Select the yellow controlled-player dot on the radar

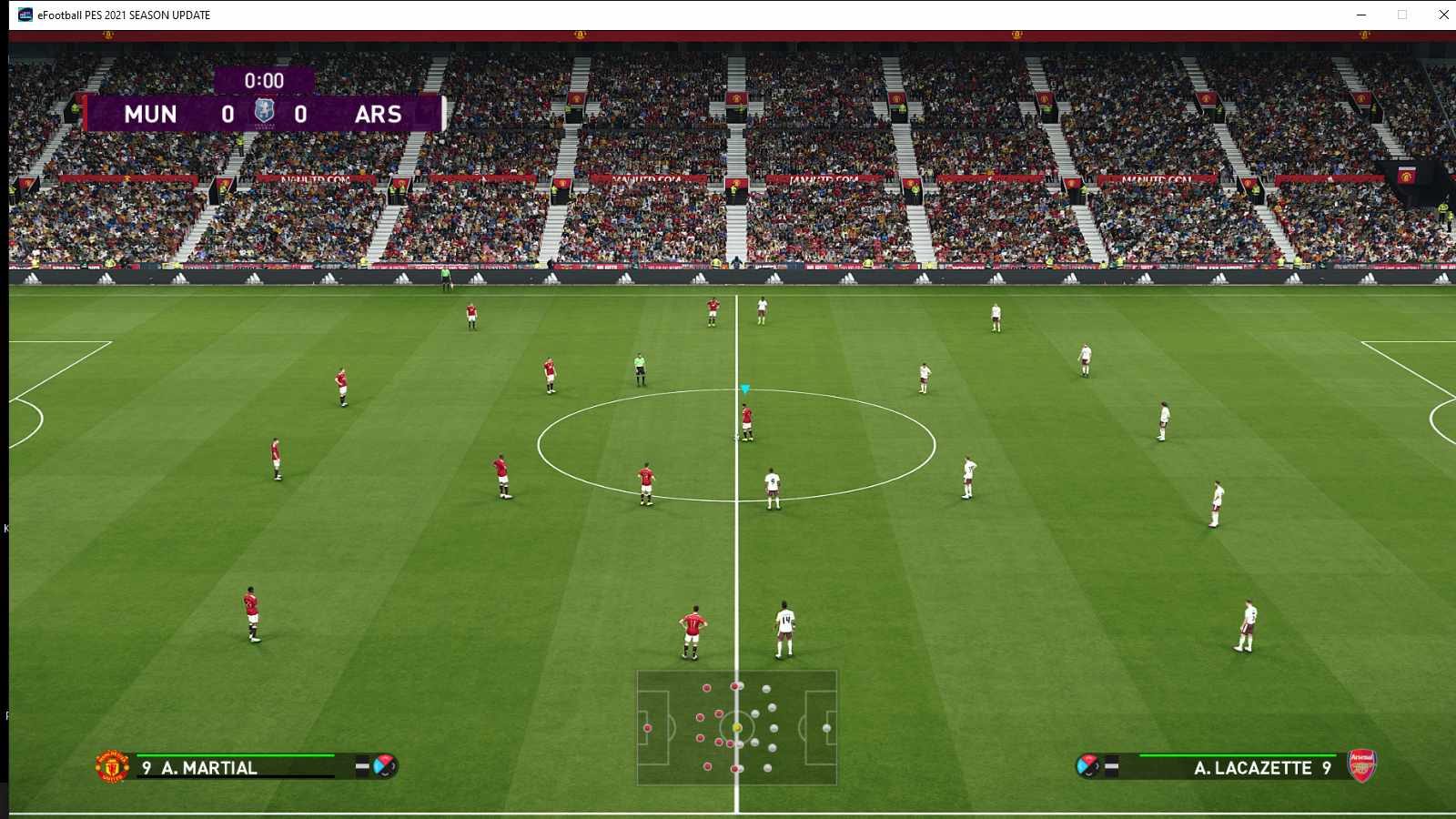click(738, 727)
